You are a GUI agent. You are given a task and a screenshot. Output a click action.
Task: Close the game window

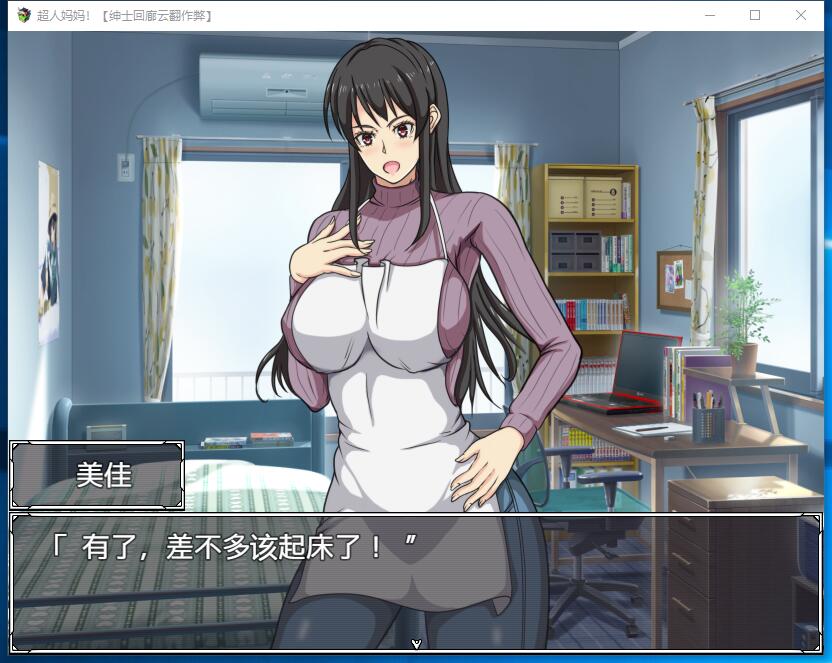(x=801, y=15)
